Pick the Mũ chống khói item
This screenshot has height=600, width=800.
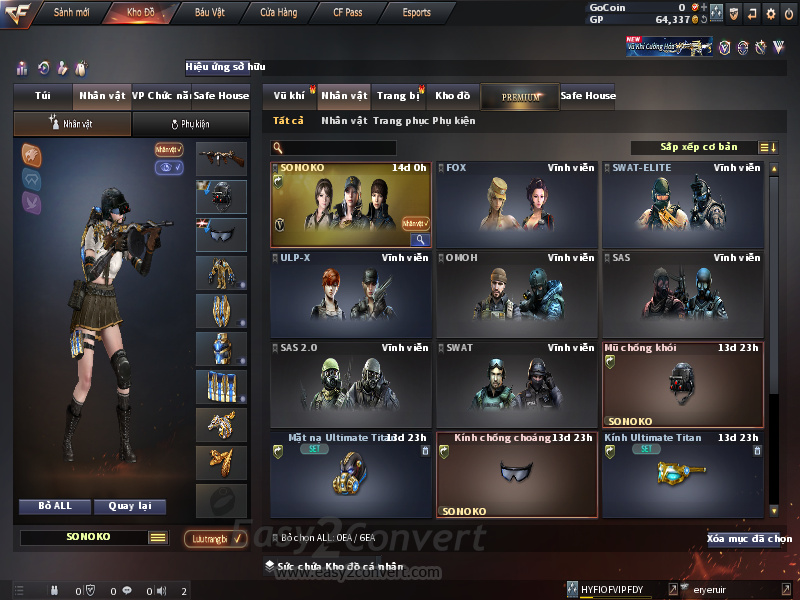coord(683,385)
